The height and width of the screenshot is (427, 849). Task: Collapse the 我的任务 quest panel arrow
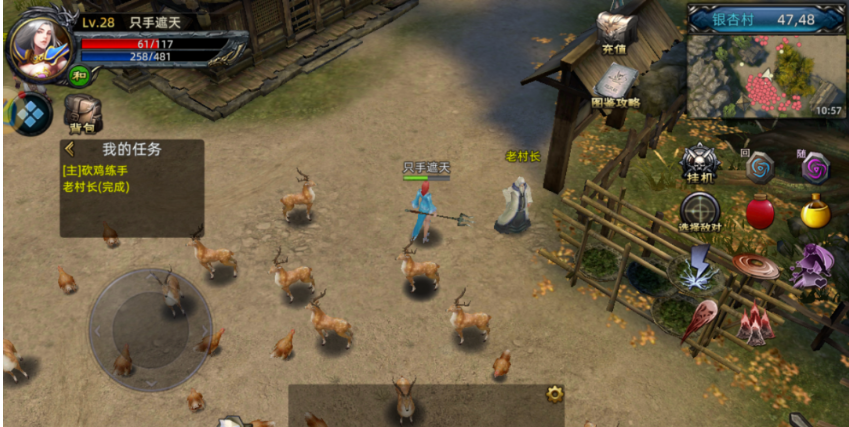coord(70,150)
